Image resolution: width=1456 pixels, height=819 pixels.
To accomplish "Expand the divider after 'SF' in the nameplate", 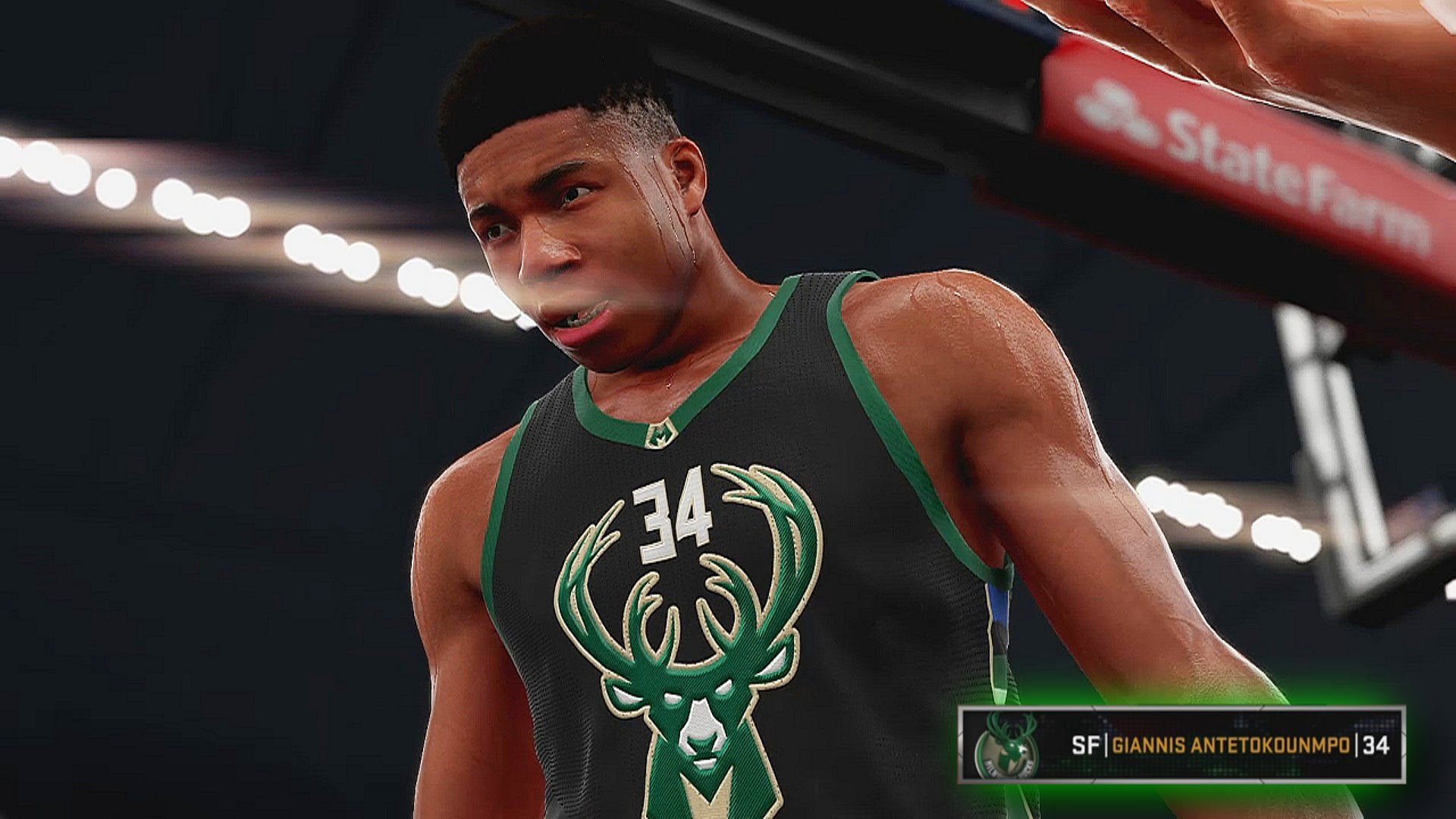I will tap(1106, 744).
